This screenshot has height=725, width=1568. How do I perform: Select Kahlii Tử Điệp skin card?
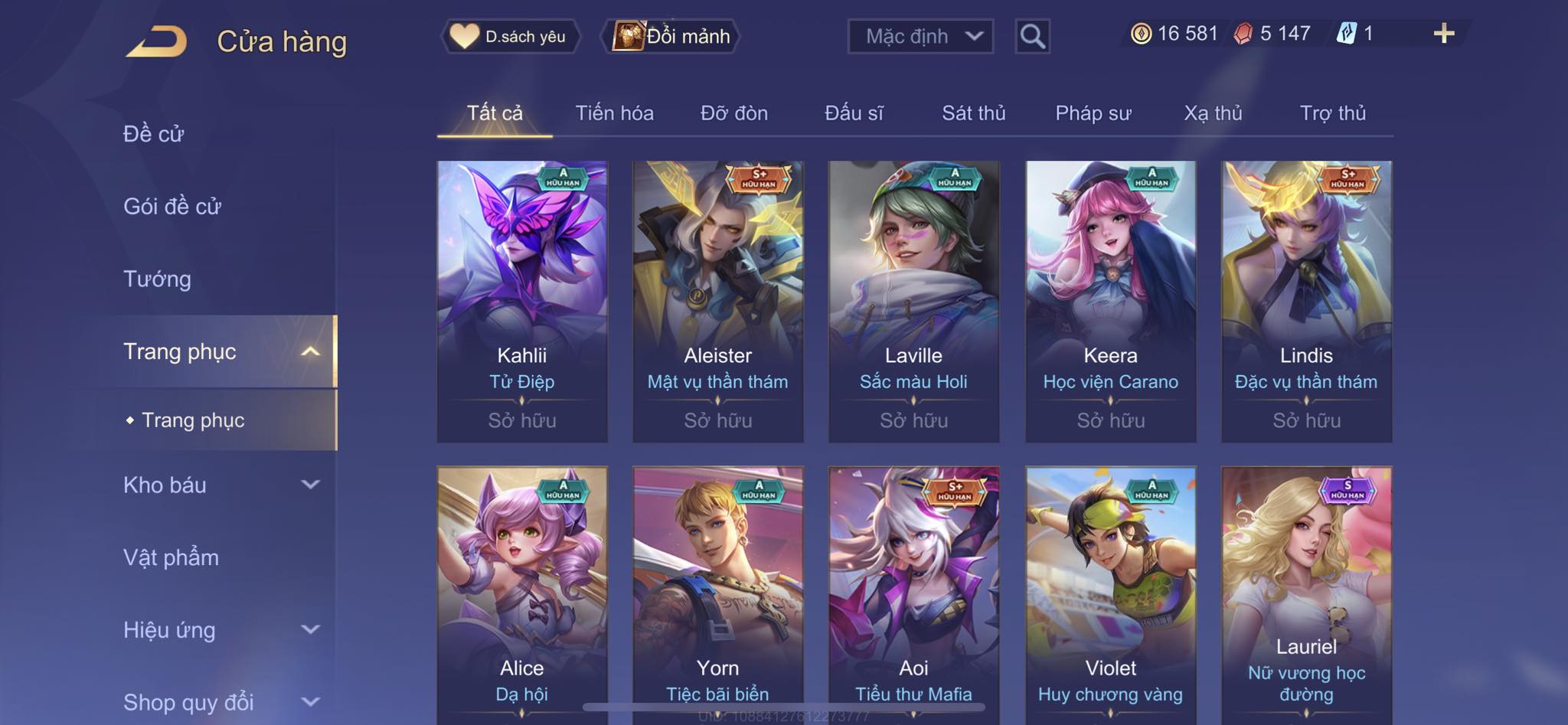tap(522, 301)
